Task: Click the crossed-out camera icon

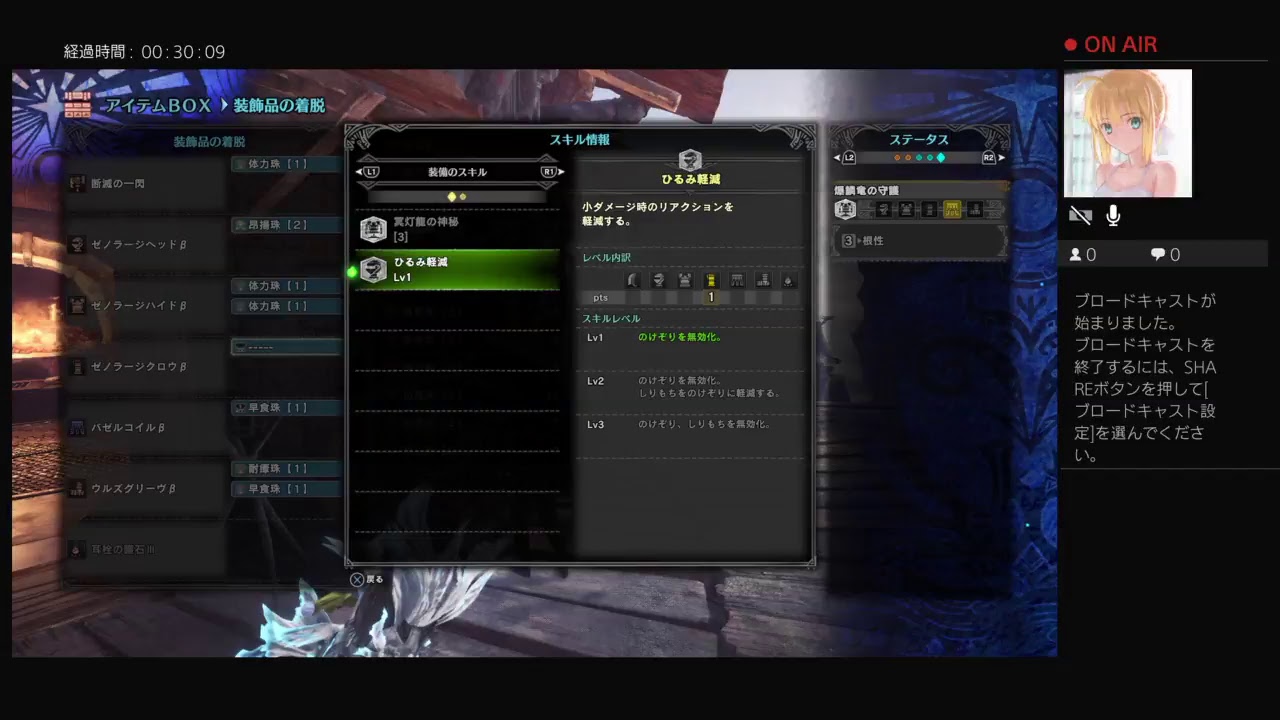Action: pyautogui.click(x=1080, y=215)
